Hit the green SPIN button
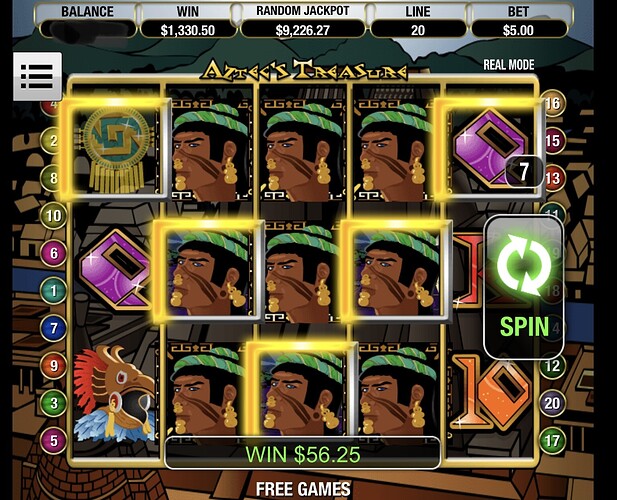This screenshot has height=500, width=617. coord(524,286)
